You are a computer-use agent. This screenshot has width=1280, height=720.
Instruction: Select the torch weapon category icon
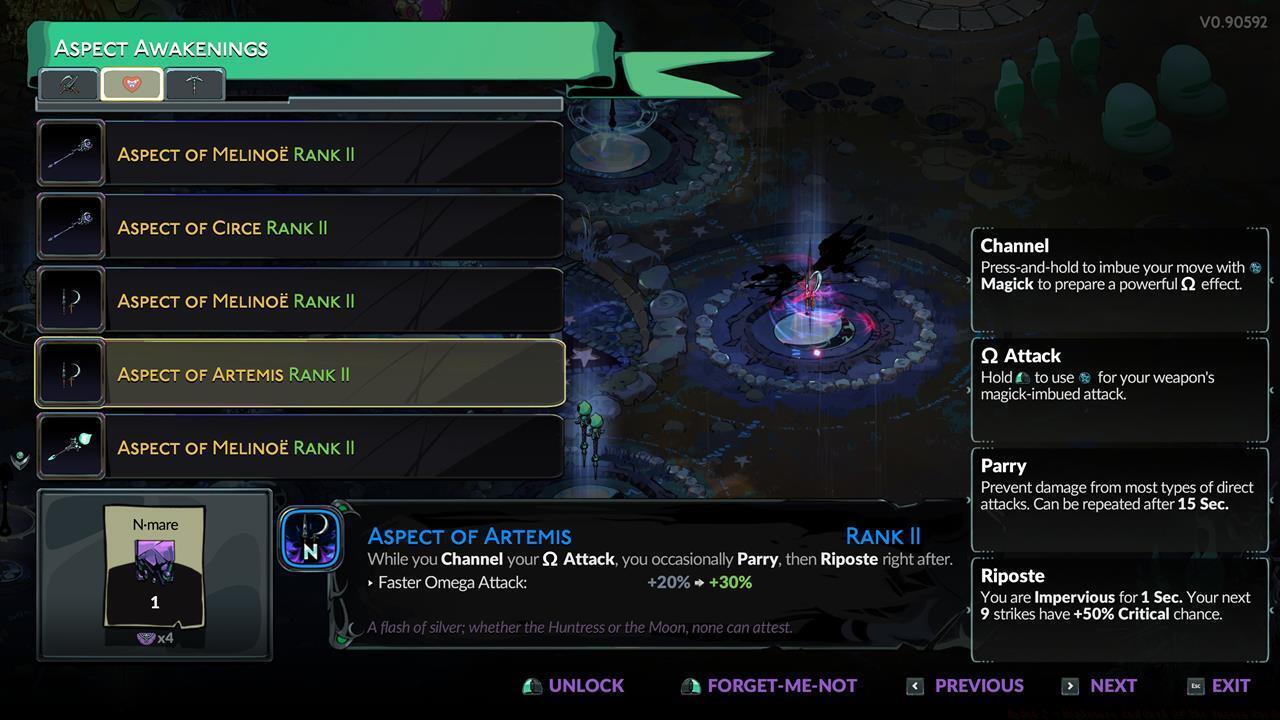pyautogui.click(x=193, y=84)
